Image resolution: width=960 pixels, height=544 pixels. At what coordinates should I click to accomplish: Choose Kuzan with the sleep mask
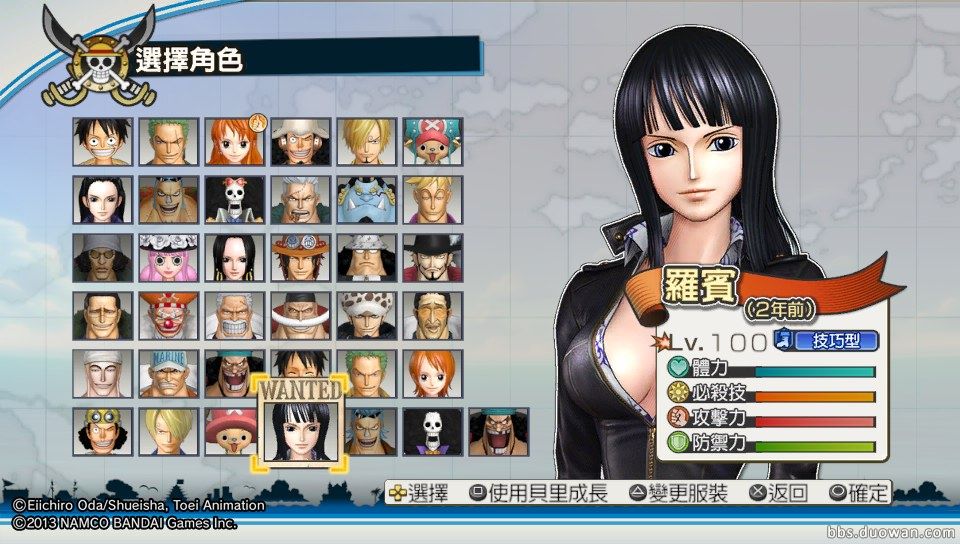pos(102,258)
